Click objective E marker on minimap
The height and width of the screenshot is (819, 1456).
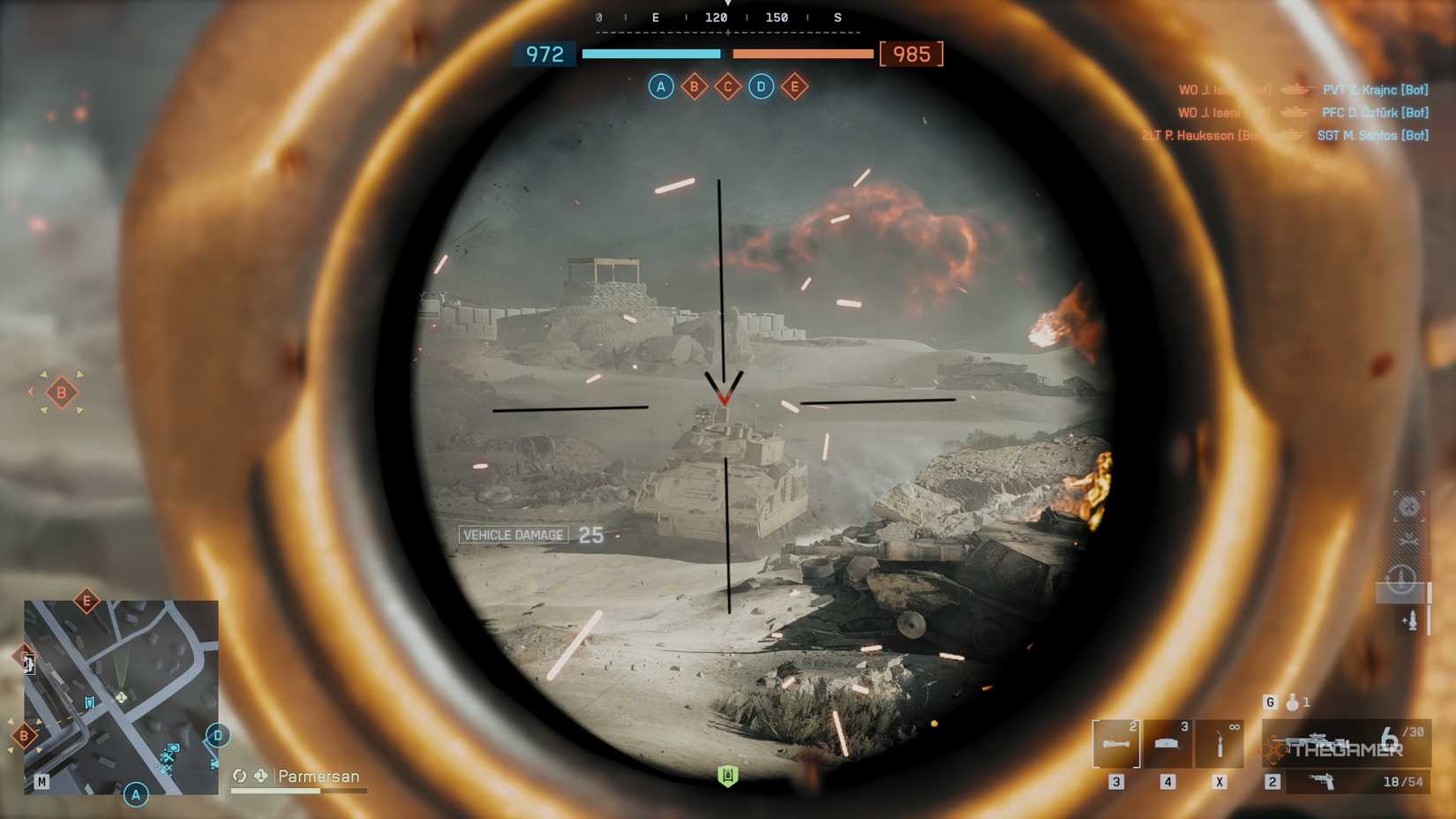pos(86,602)
